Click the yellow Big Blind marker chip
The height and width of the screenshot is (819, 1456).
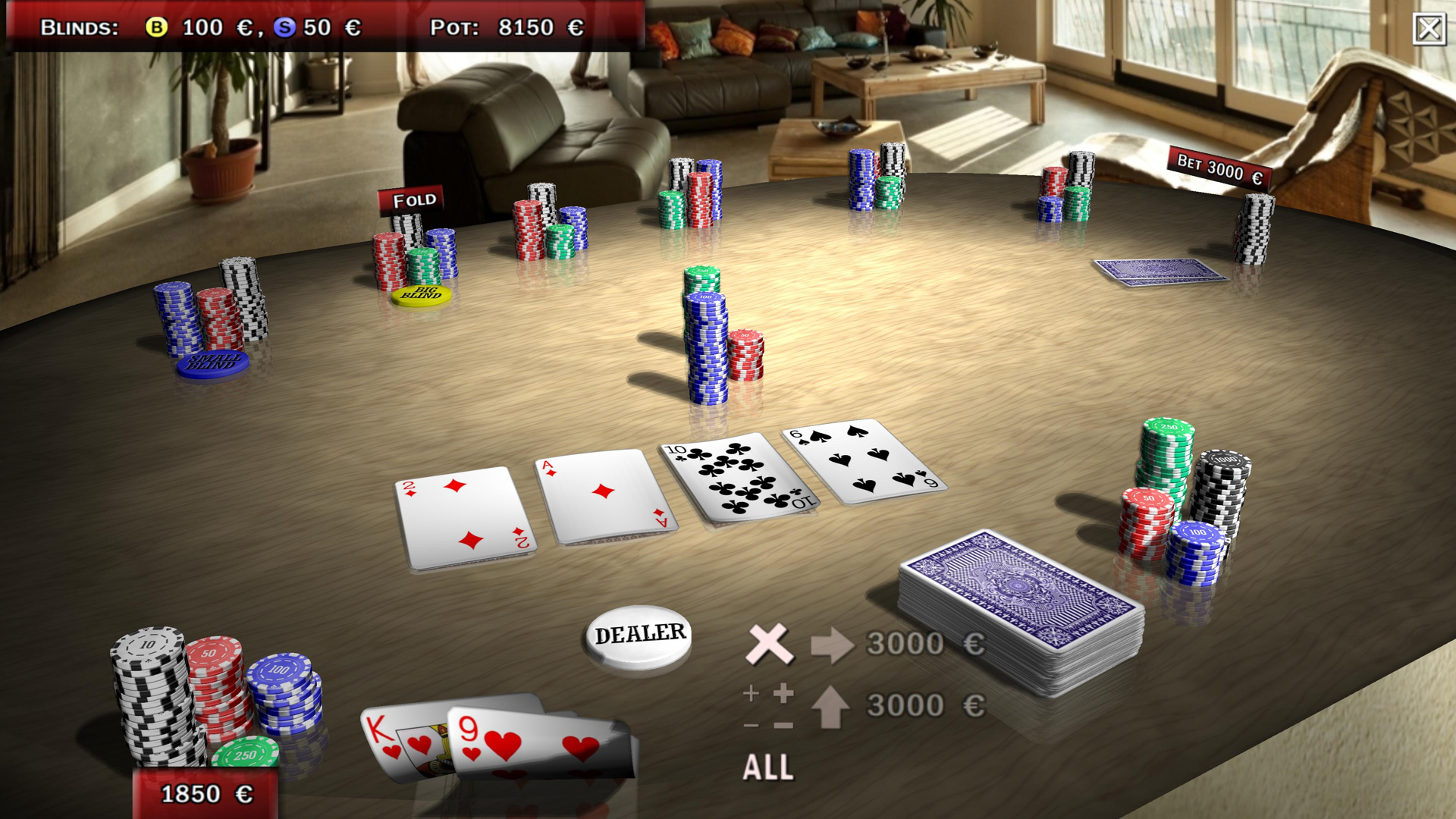[x=422, y=294]
